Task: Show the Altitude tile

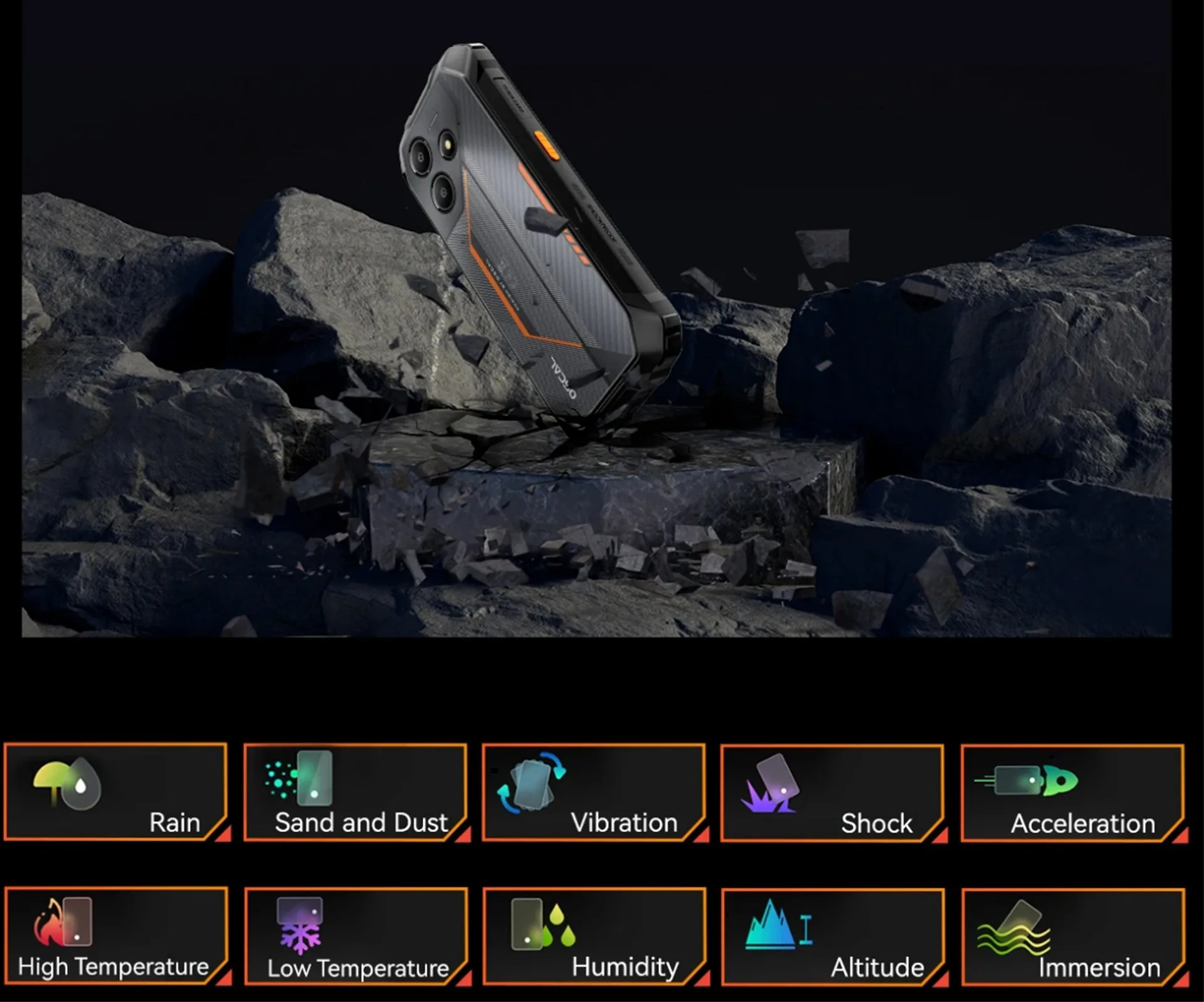Action: pyautogui.click(x=833, y=937)
